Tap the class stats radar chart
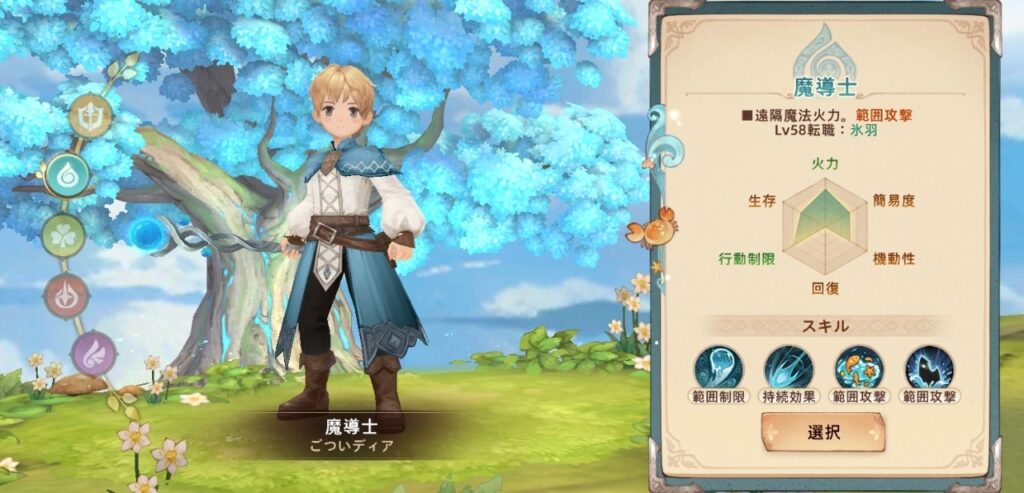 [x=824, y=218]
